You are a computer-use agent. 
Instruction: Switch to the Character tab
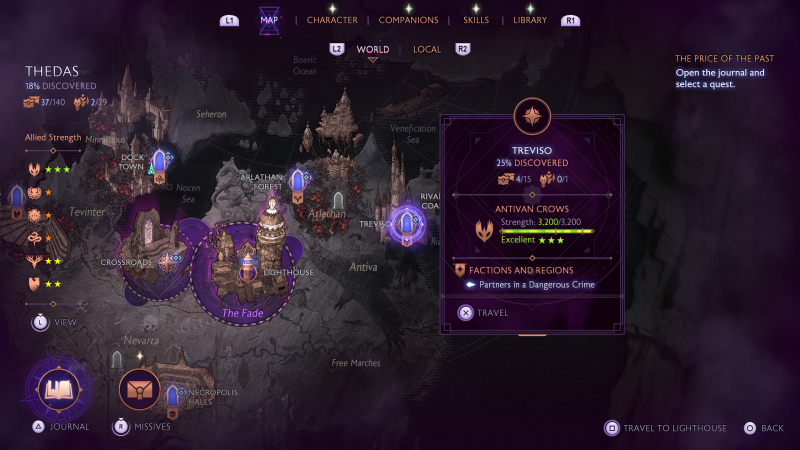click(332, 20)
